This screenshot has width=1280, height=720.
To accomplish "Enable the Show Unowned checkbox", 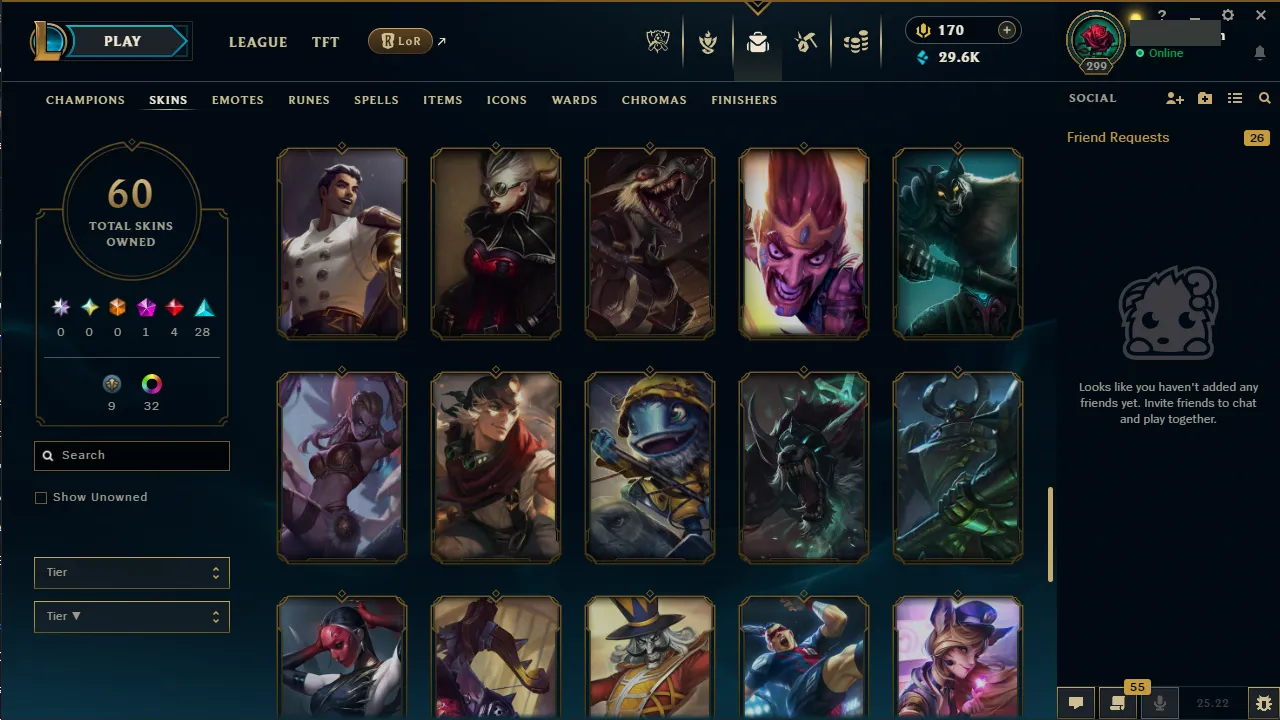I will [x=41, y=497].
